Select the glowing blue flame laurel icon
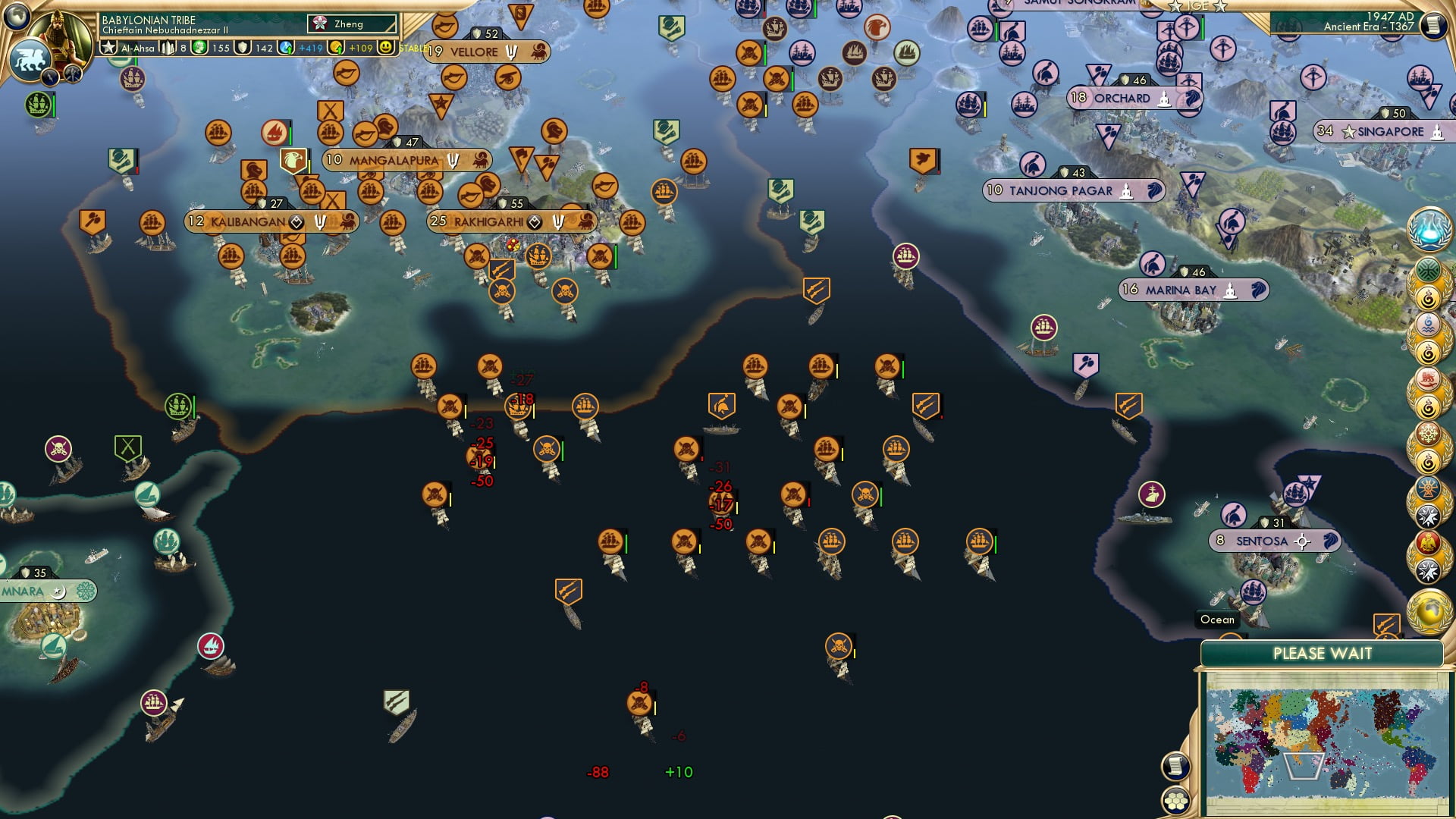 coord(1429,229)
